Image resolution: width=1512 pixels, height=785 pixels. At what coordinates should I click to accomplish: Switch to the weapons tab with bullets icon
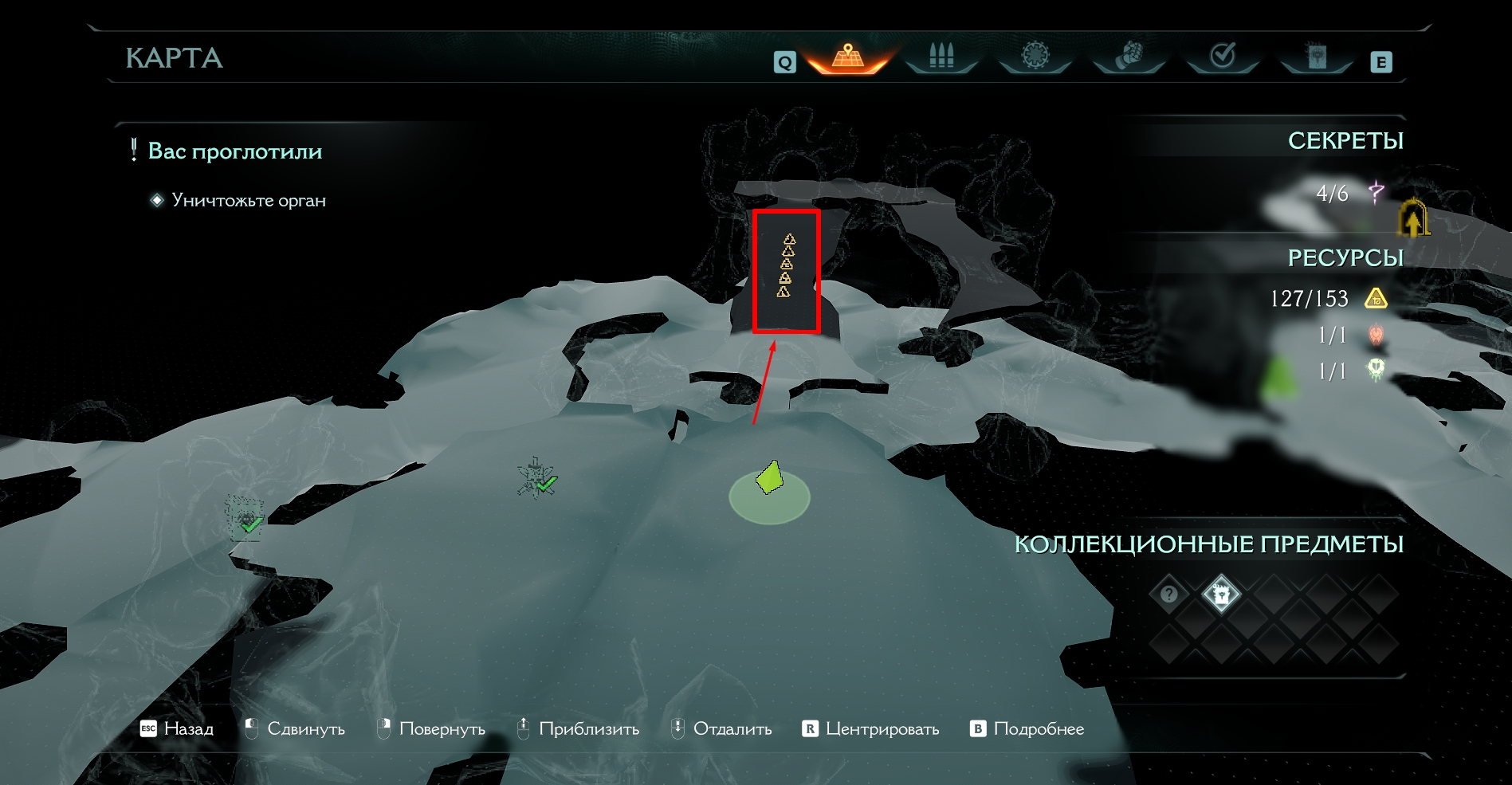tap(941, 57)
